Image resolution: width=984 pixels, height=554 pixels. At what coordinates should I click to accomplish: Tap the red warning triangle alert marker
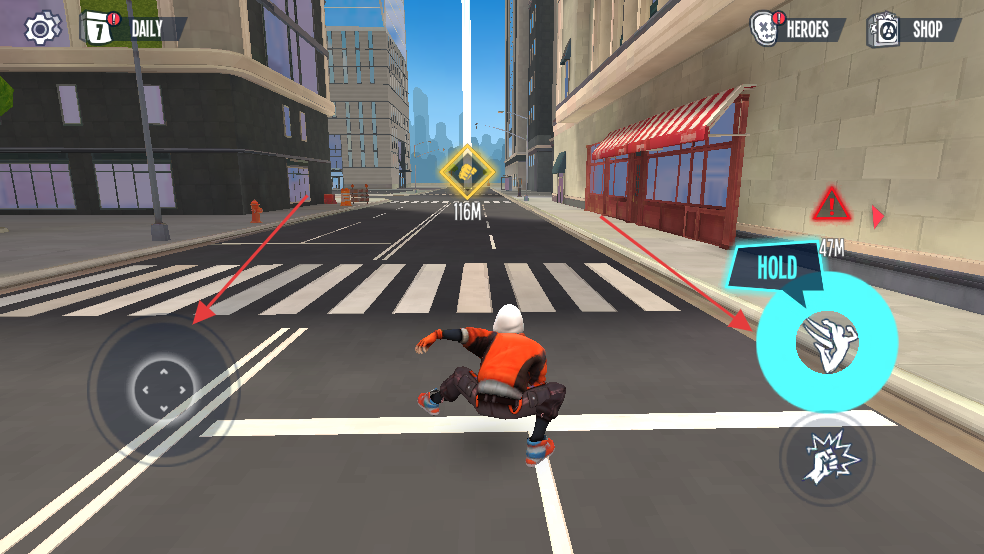pyautogui.click(x=830, y=206)
